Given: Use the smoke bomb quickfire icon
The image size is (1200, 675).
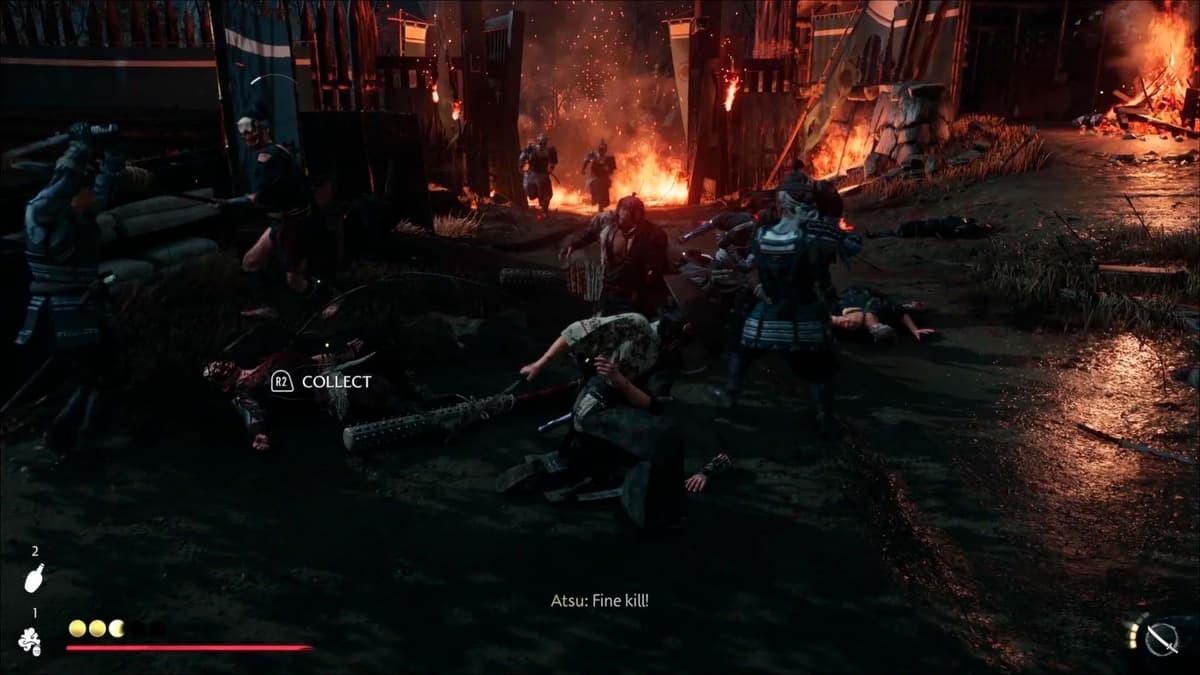Looking at the screenshot, I should [x=31, y=641].
